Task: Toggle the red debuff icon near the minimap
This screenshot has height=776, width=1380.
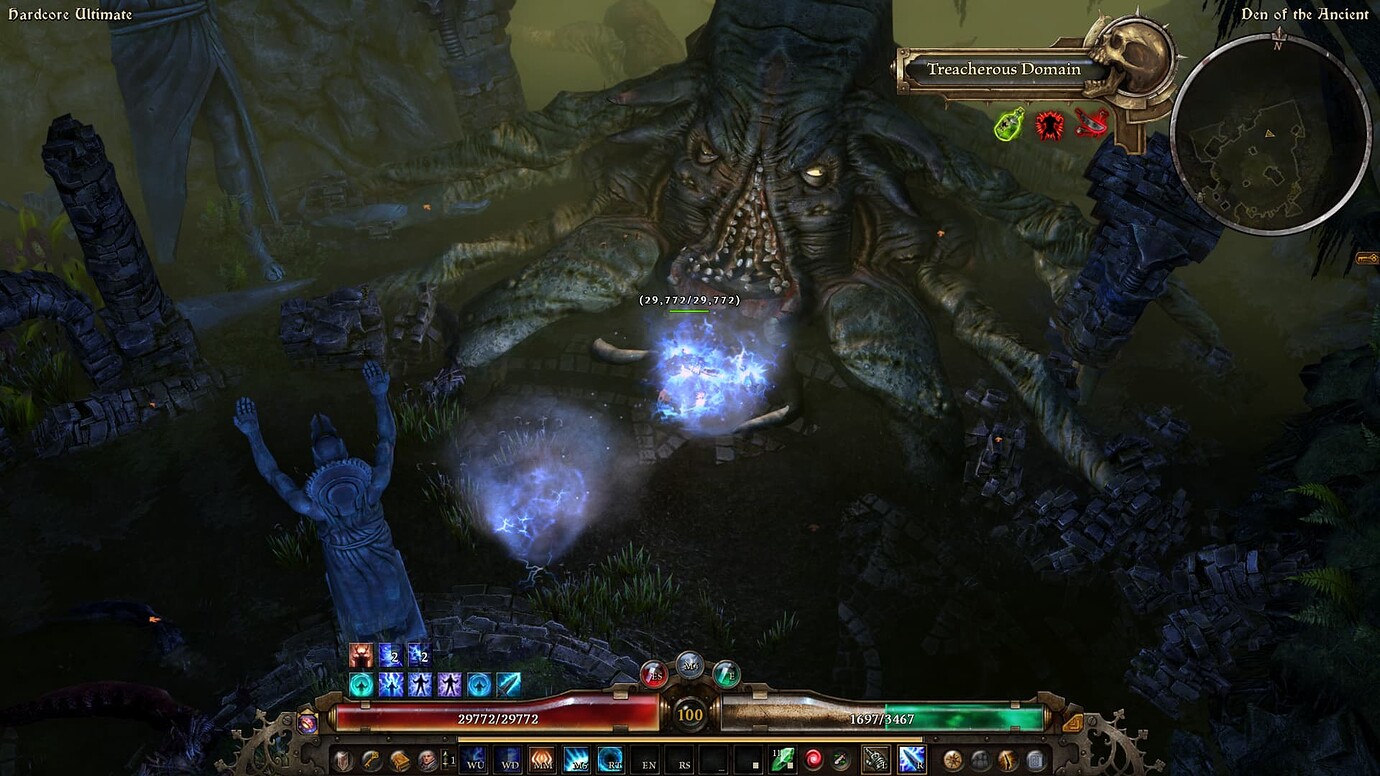Action: [x=1050, y=124]
